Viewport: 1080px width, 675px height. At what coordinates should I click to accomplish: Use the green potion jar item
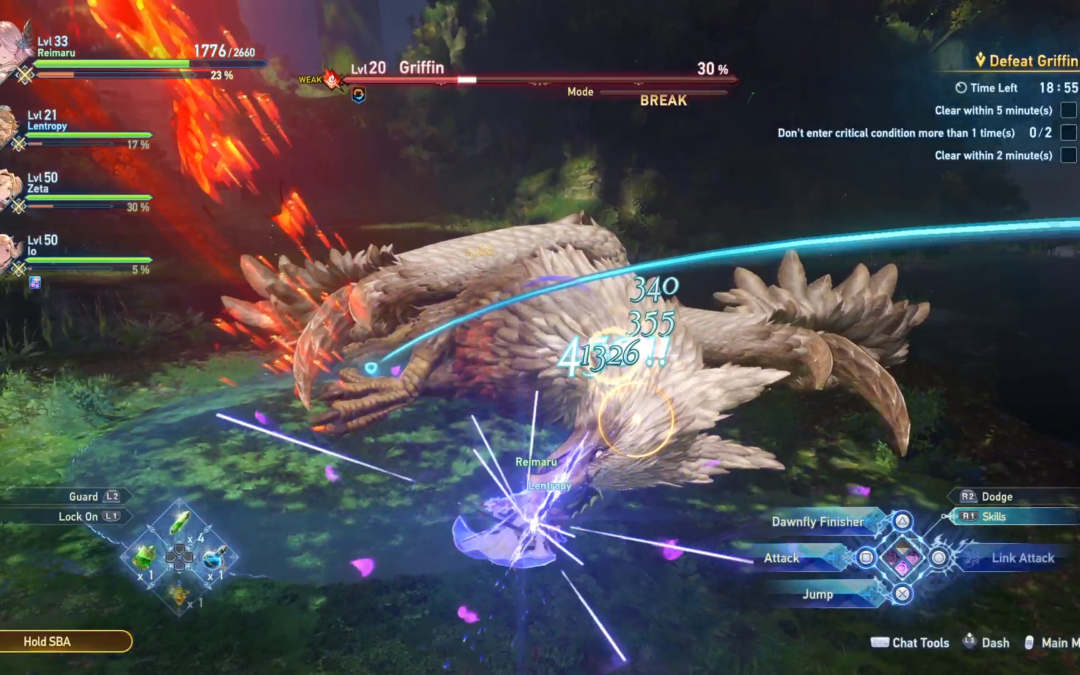pos(145,556)
